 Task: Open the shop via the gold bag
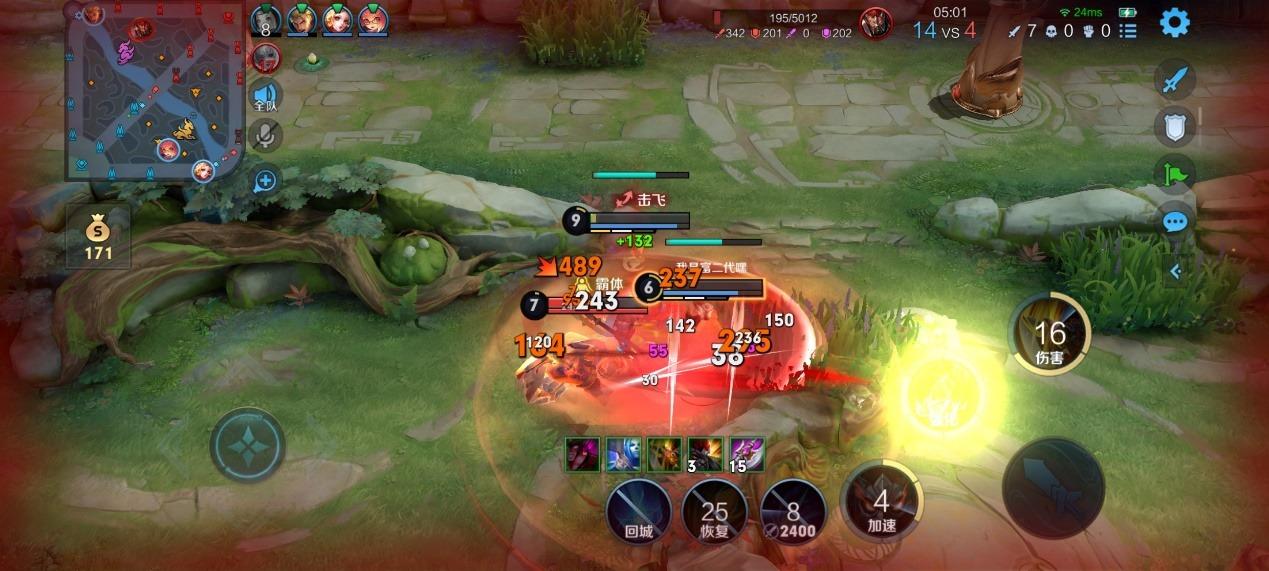98,237
